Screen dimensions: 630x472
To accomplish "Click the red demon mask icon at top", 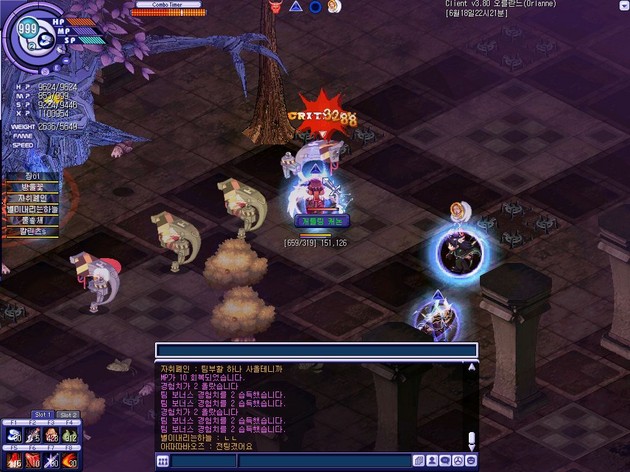I will (x=276, y=6).
